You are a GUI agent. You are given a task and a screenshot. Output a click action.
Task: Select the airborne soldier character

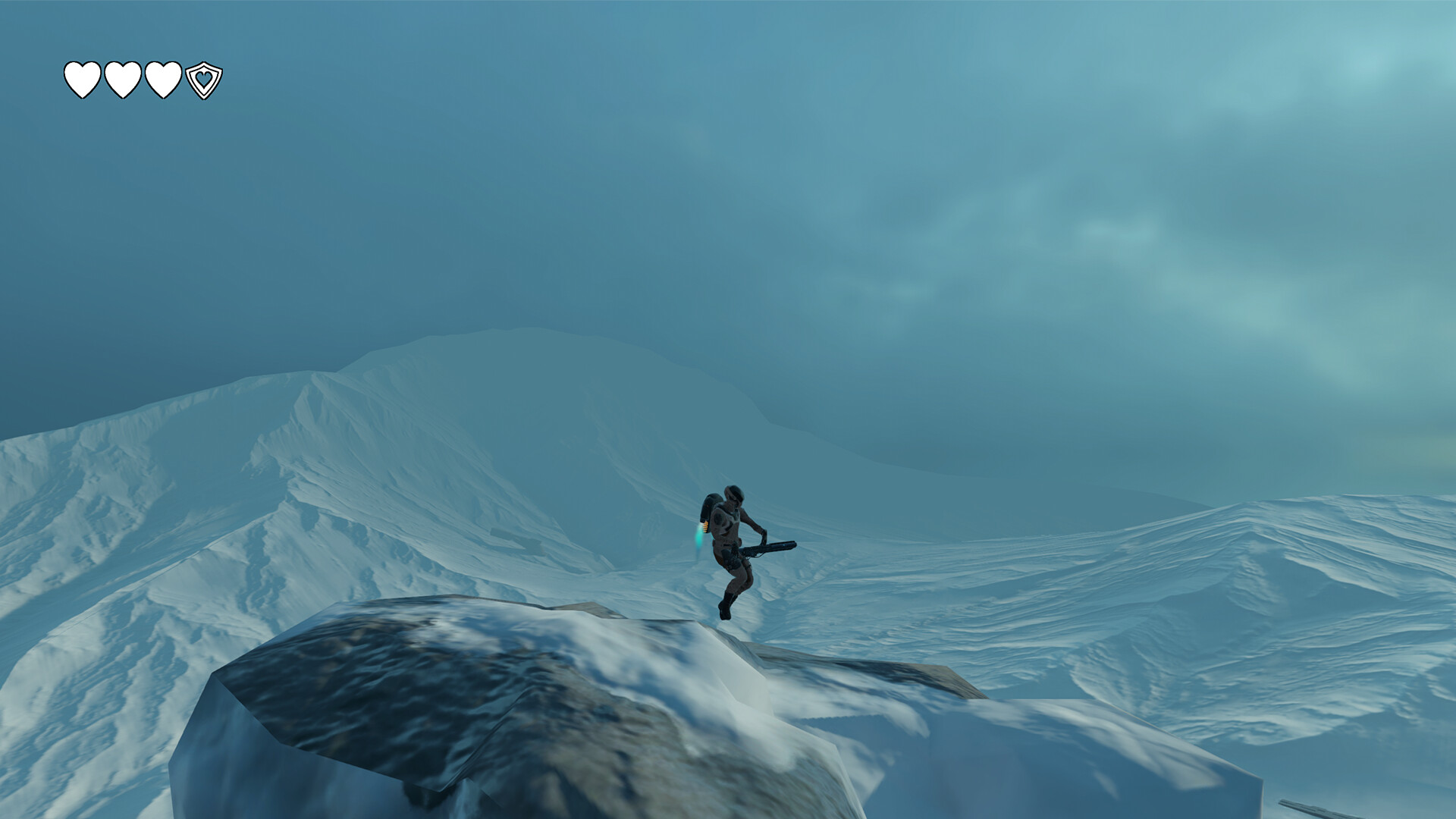(x=733, y=538)
